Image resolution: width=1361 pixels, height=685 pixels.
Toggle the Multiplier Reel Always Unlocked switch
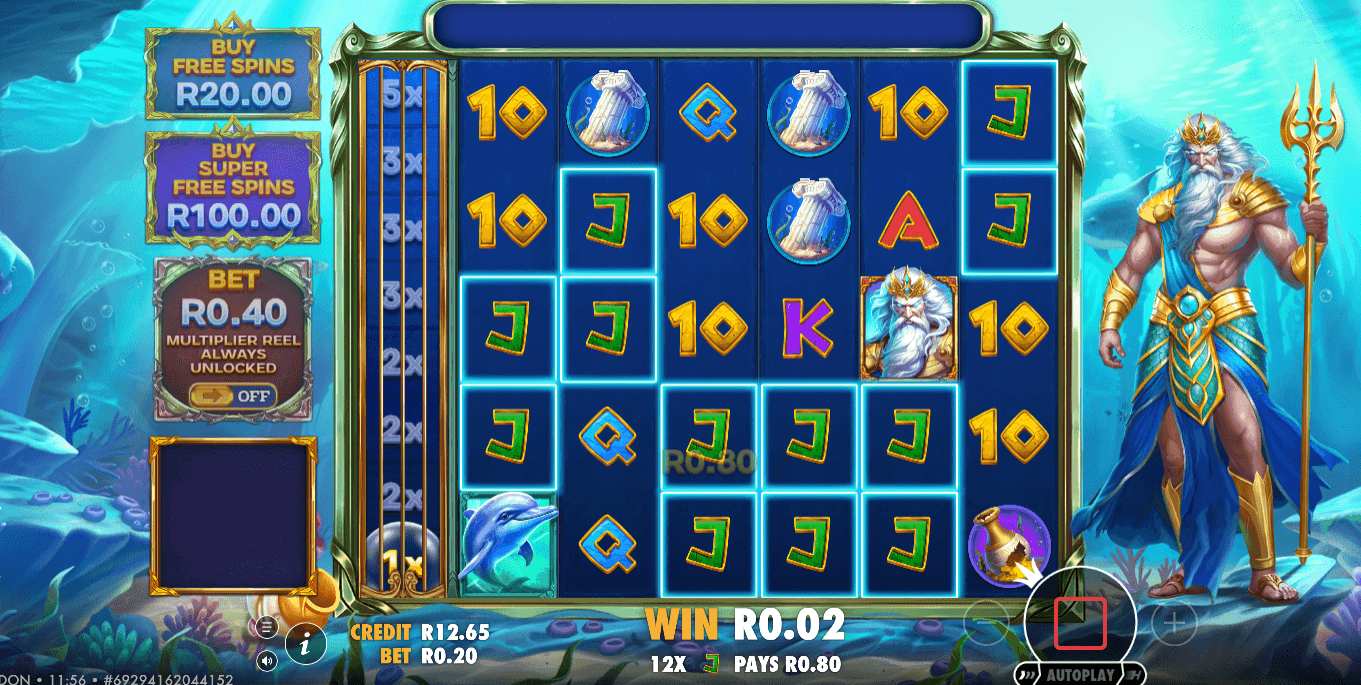(x=233, y=395)
